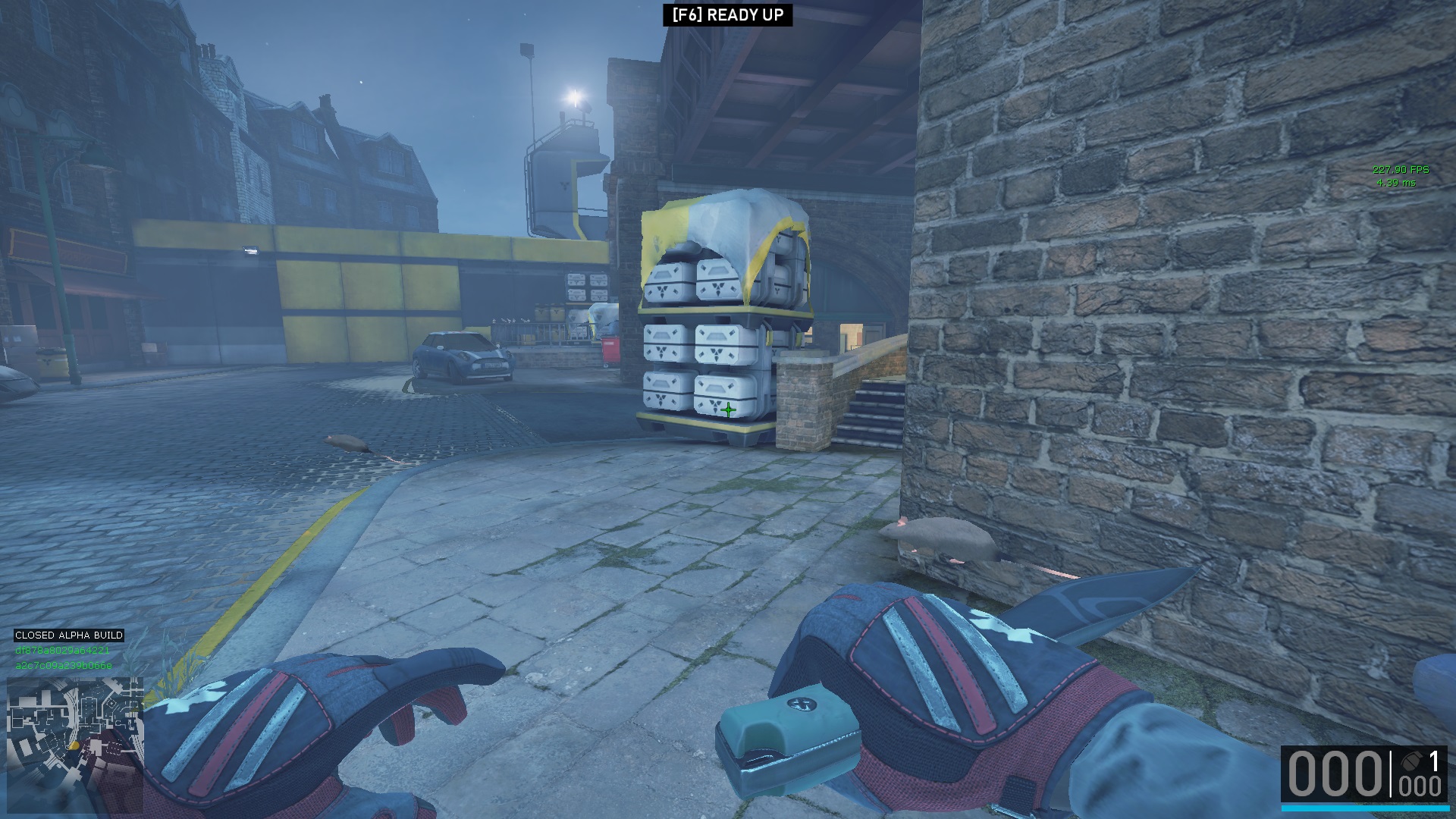Select the grenade icon beside the ammo counter
1456x819 pixels.
[1411, 761]
